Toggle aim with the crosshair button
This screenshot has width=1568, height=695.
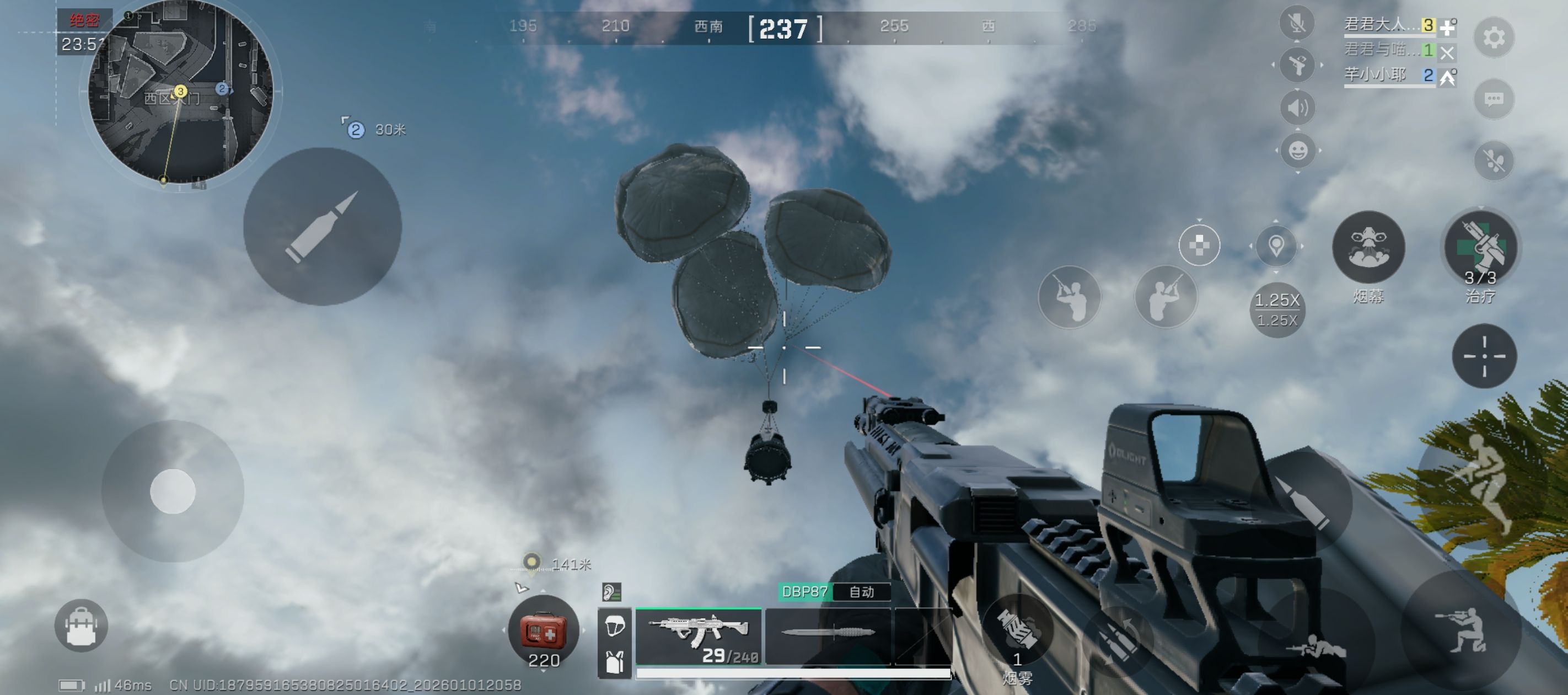(1484, 356)
